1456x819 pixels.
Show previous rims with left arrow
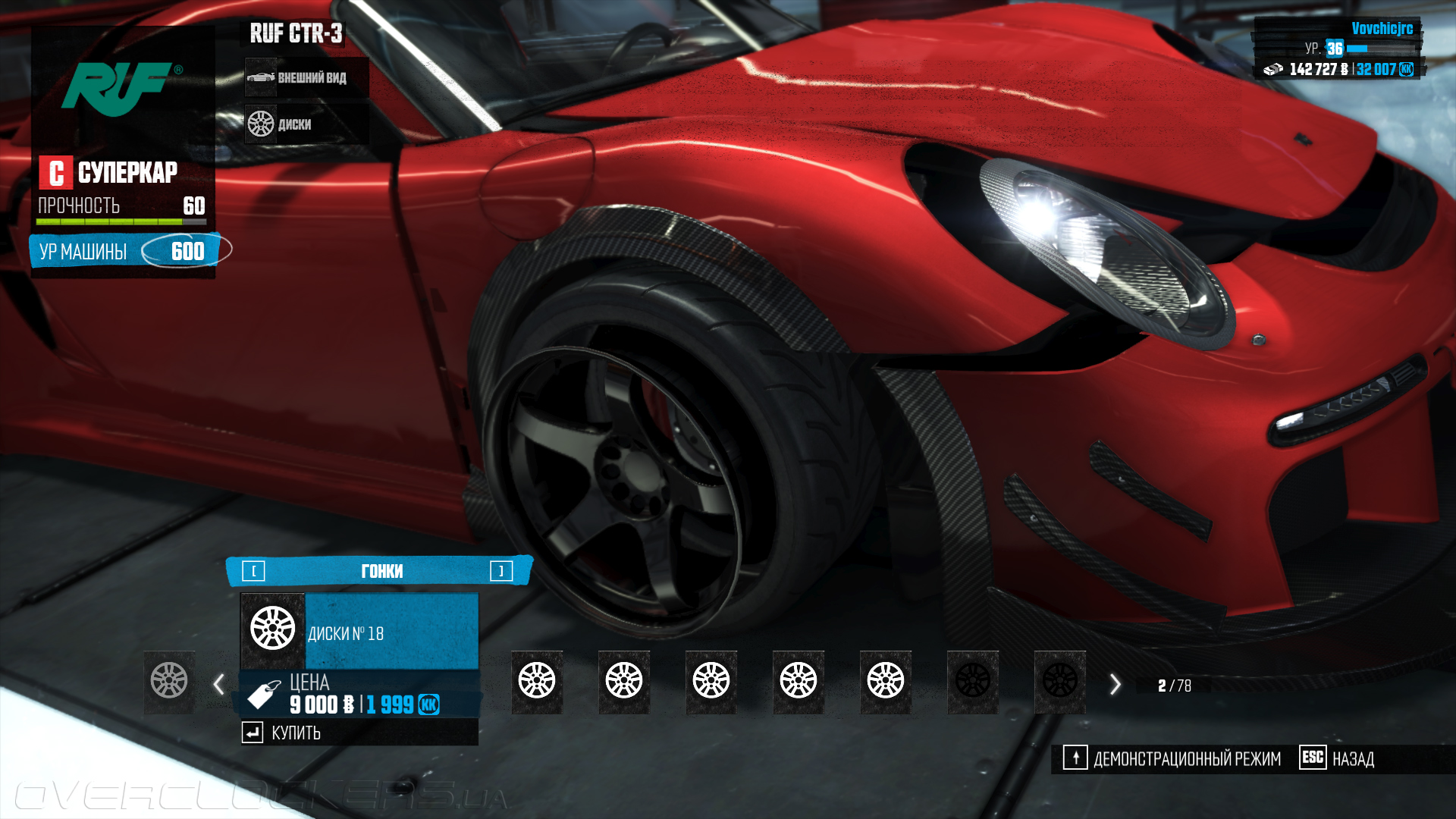coord(218,684)
